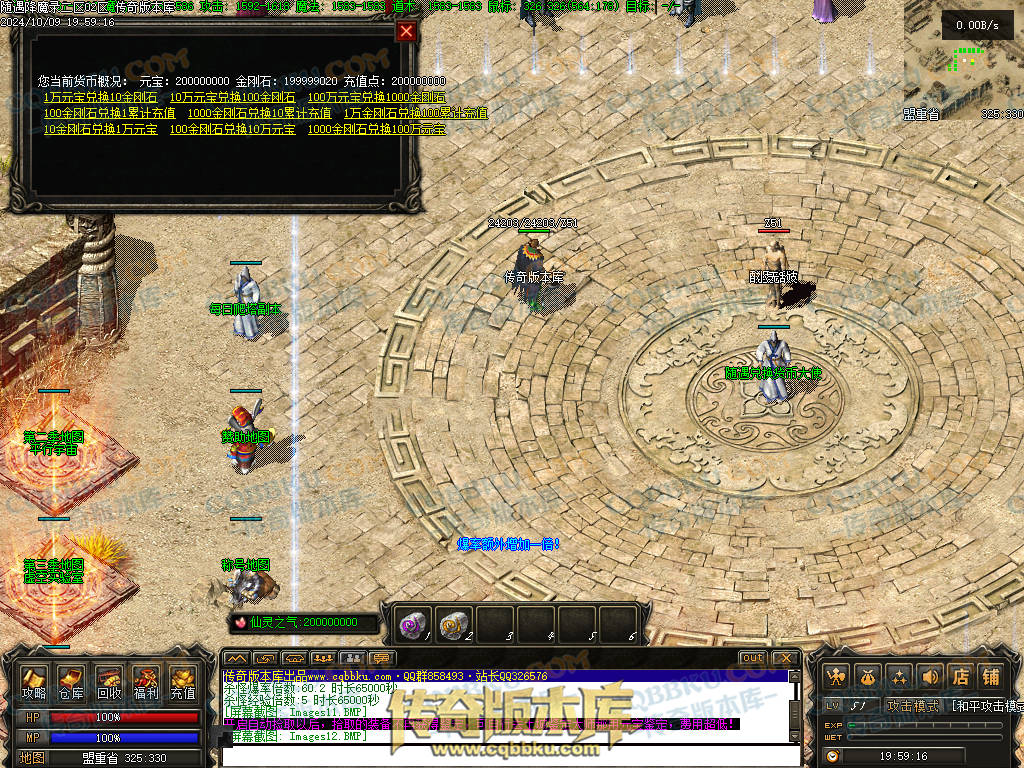
Task: Close the currency exchange dialog
Action: [x=406, y=31]
